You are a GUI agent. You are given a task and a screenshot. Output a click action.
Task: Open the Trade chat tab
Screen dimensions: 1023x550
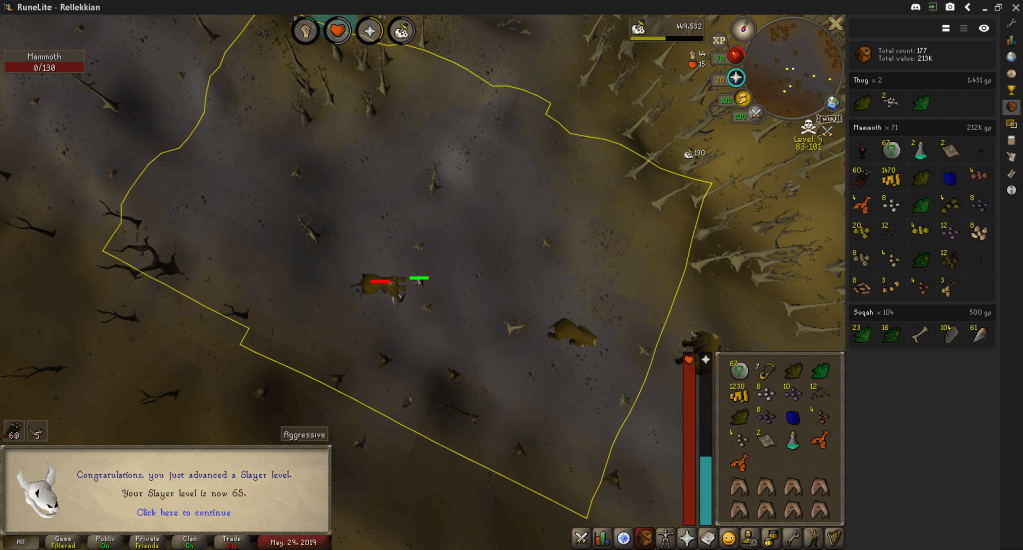[231, 541]
